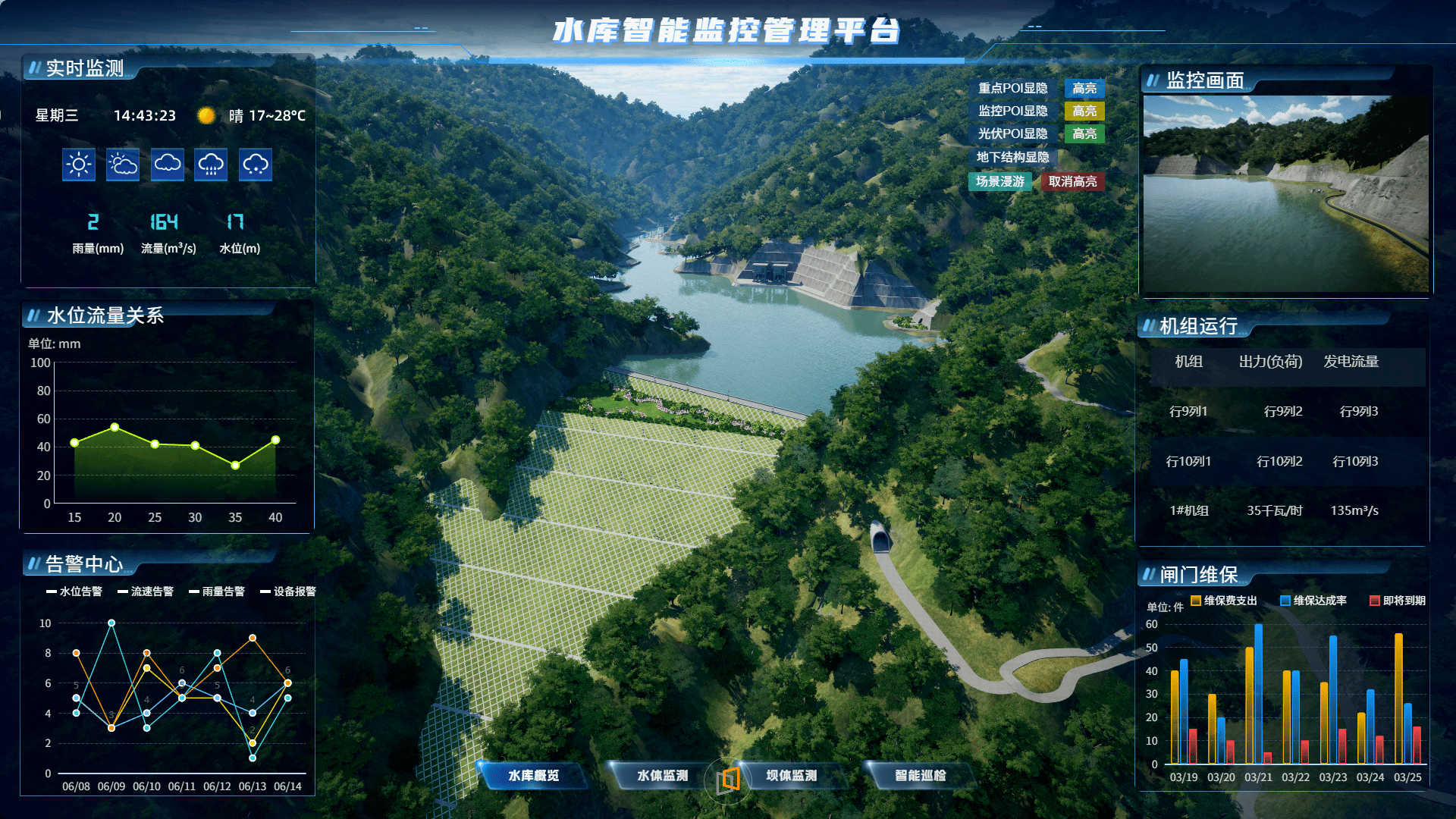This screenshot has height=819, width=1456.
Task: Select the sunny weather icon
Action: tap(79, 165)
